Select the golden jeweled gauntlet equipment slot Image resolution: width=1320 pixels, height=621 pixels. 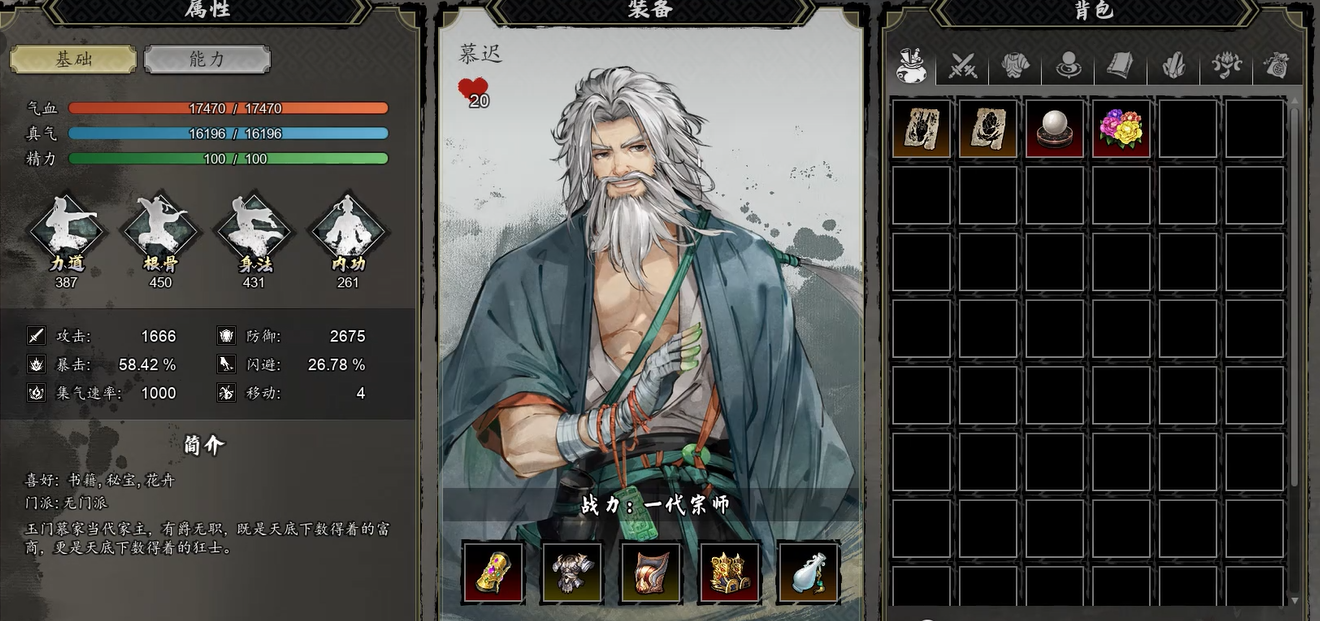492,572
